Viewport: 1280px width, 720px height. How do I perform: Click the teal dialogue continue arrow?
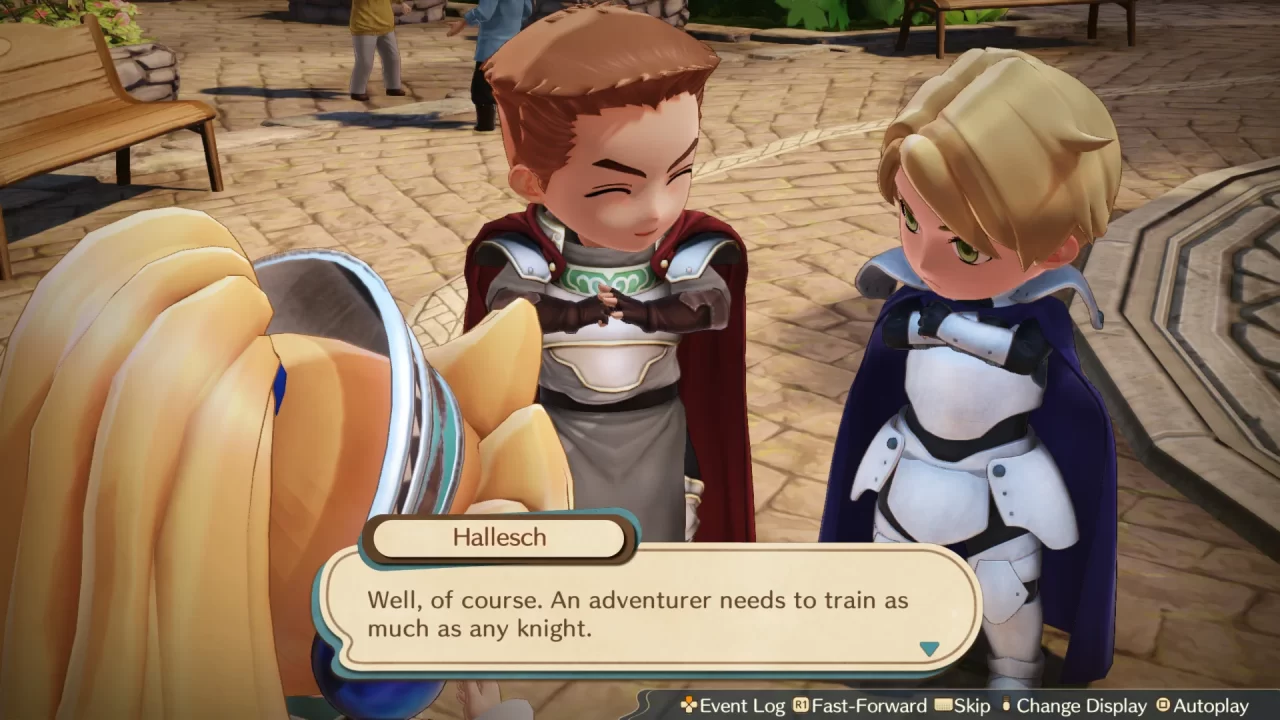tap(929, 649)
